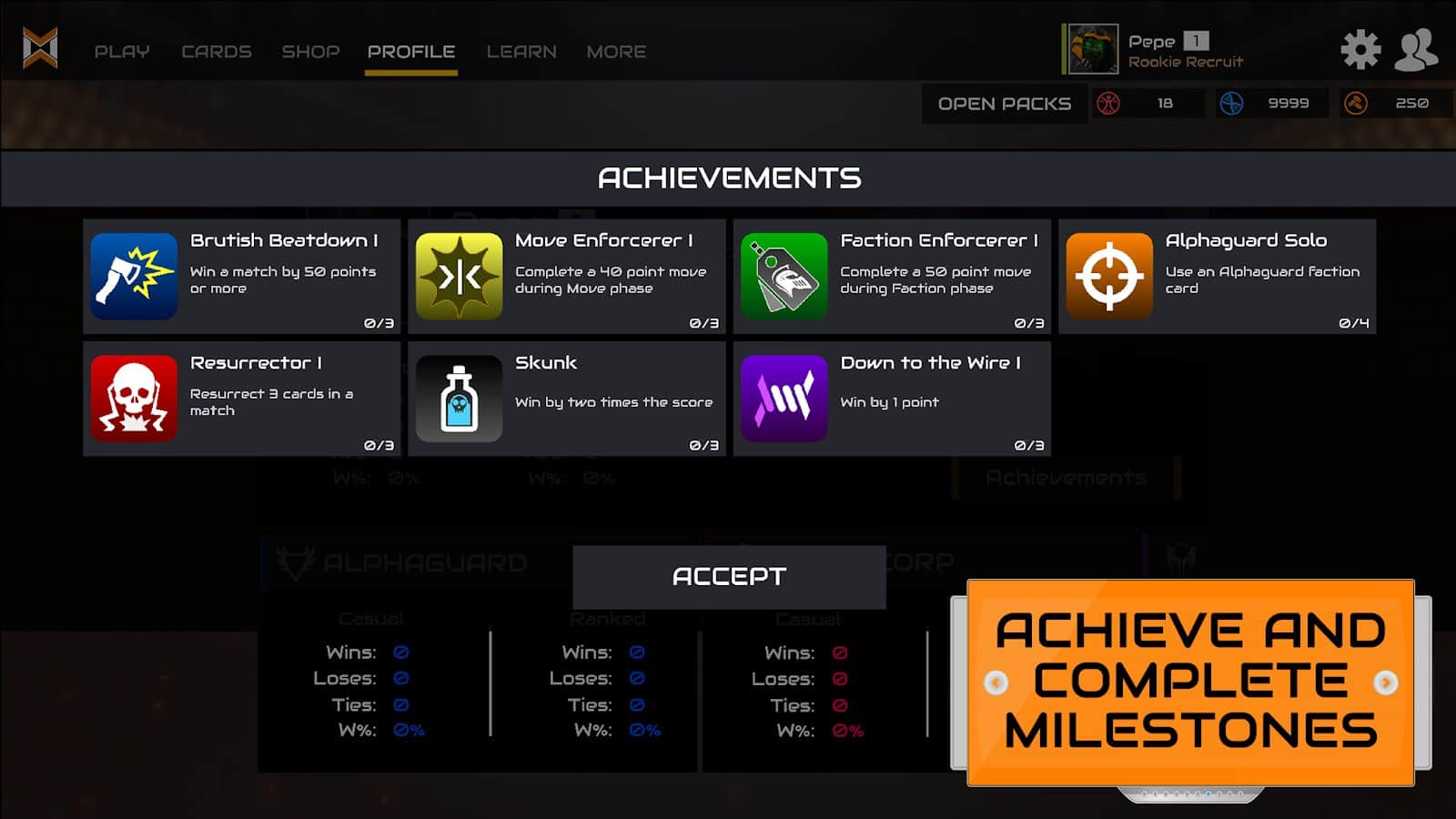This screenshot has height=819, width=1456.
Task: Click the Open Packs button
Action: pyautogui.click(x=1005, y=104)
